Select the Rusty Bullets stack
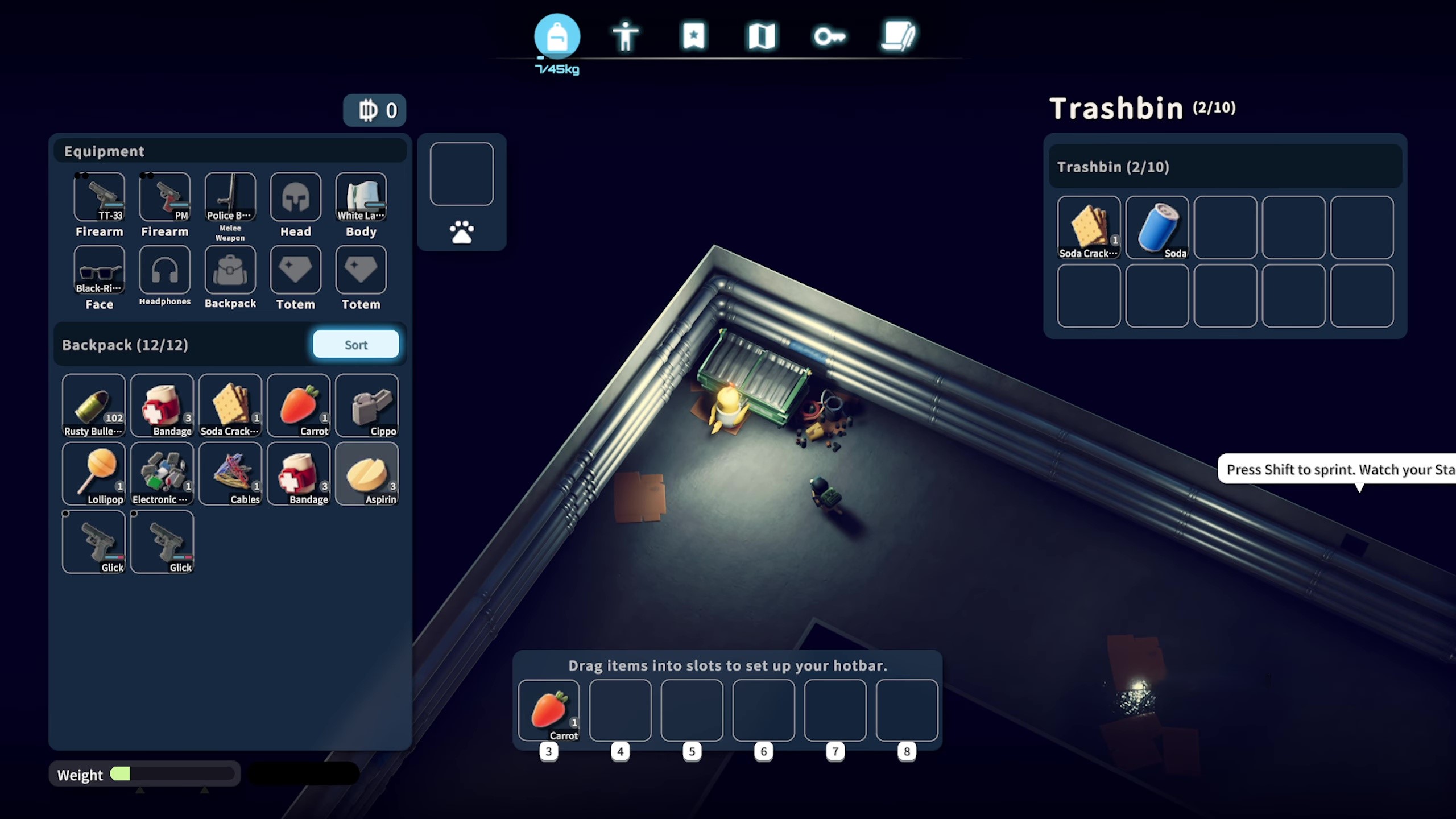1456x819 pixels. tap(93, 405)
